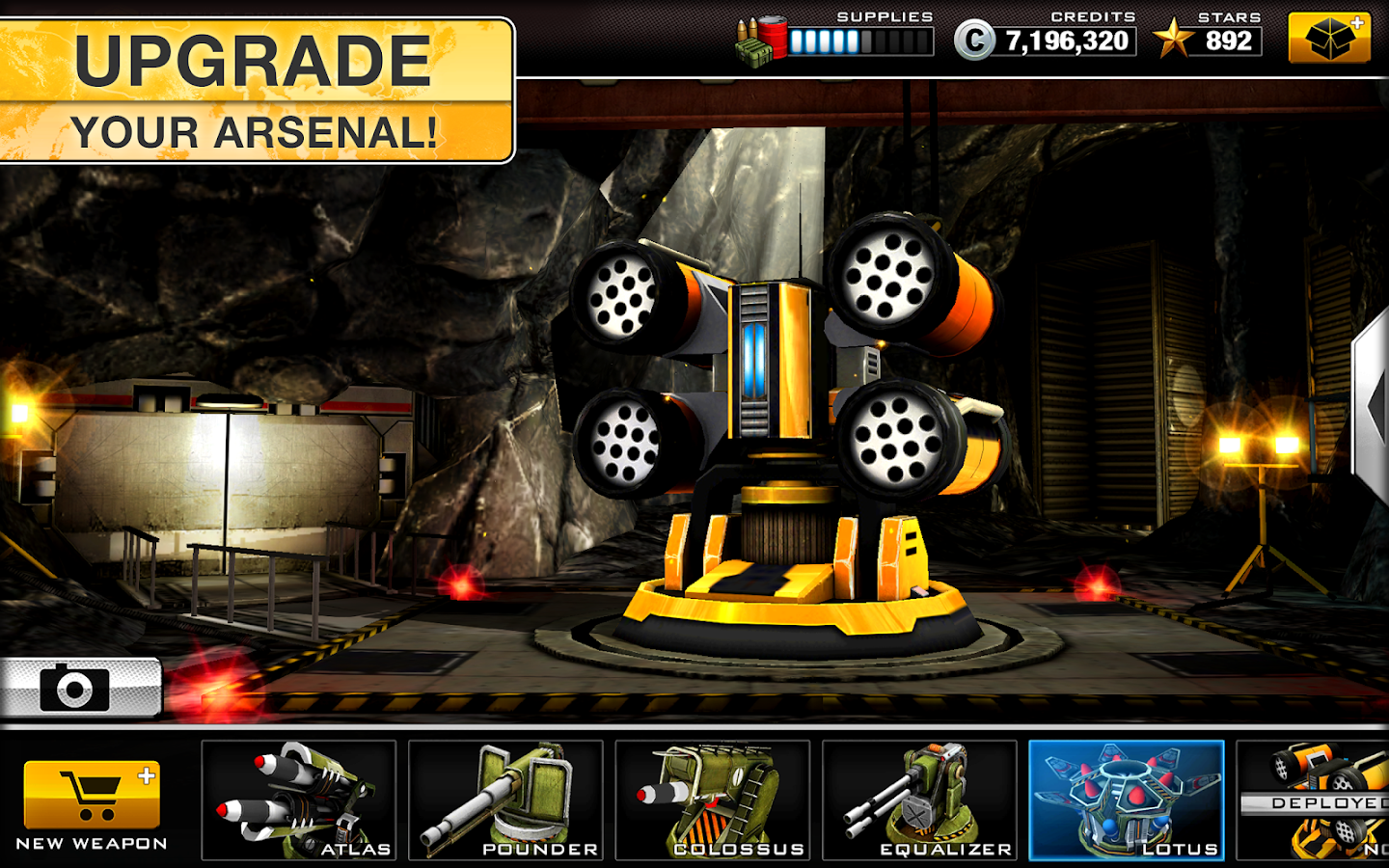Click the arrow tab on right edge
This screenshot has width=1389, height=868.
click(x=1373, y=405)
